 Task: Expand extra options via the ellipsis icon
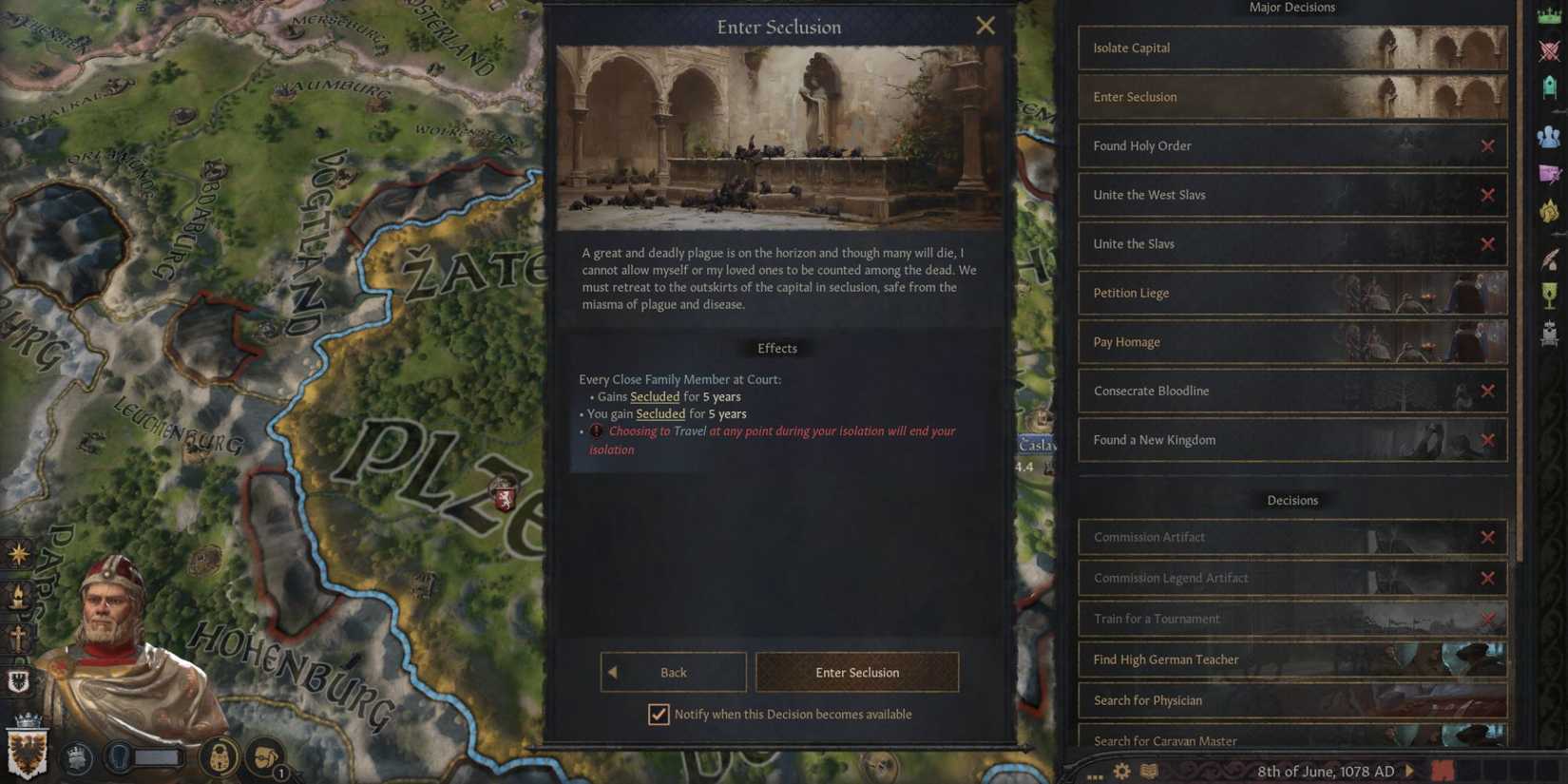click(1094, 775)
